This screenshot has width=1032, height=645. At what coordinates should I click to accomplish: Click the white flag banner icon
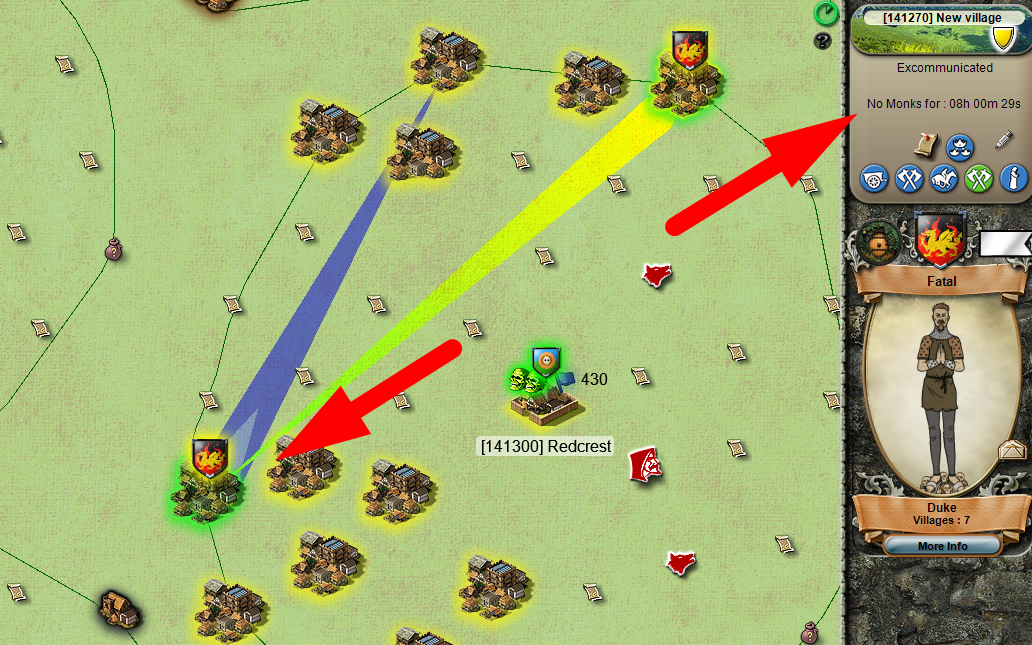click(1004, 243)
